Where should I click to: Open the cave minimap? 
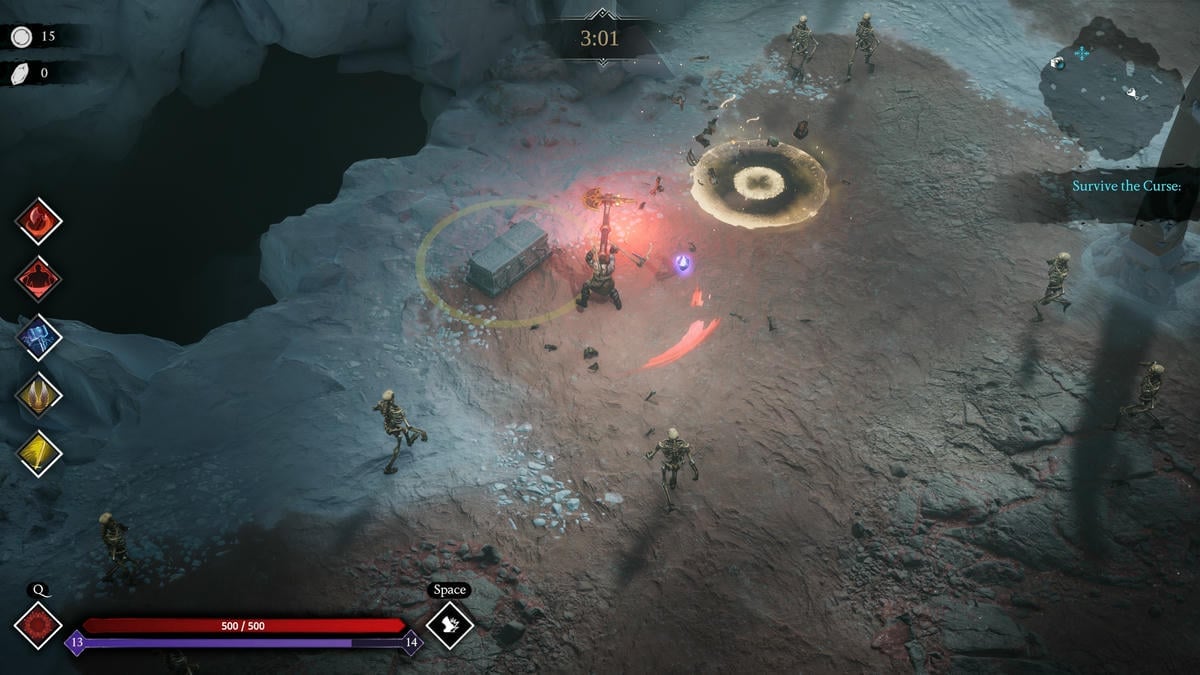point(1110,97)
